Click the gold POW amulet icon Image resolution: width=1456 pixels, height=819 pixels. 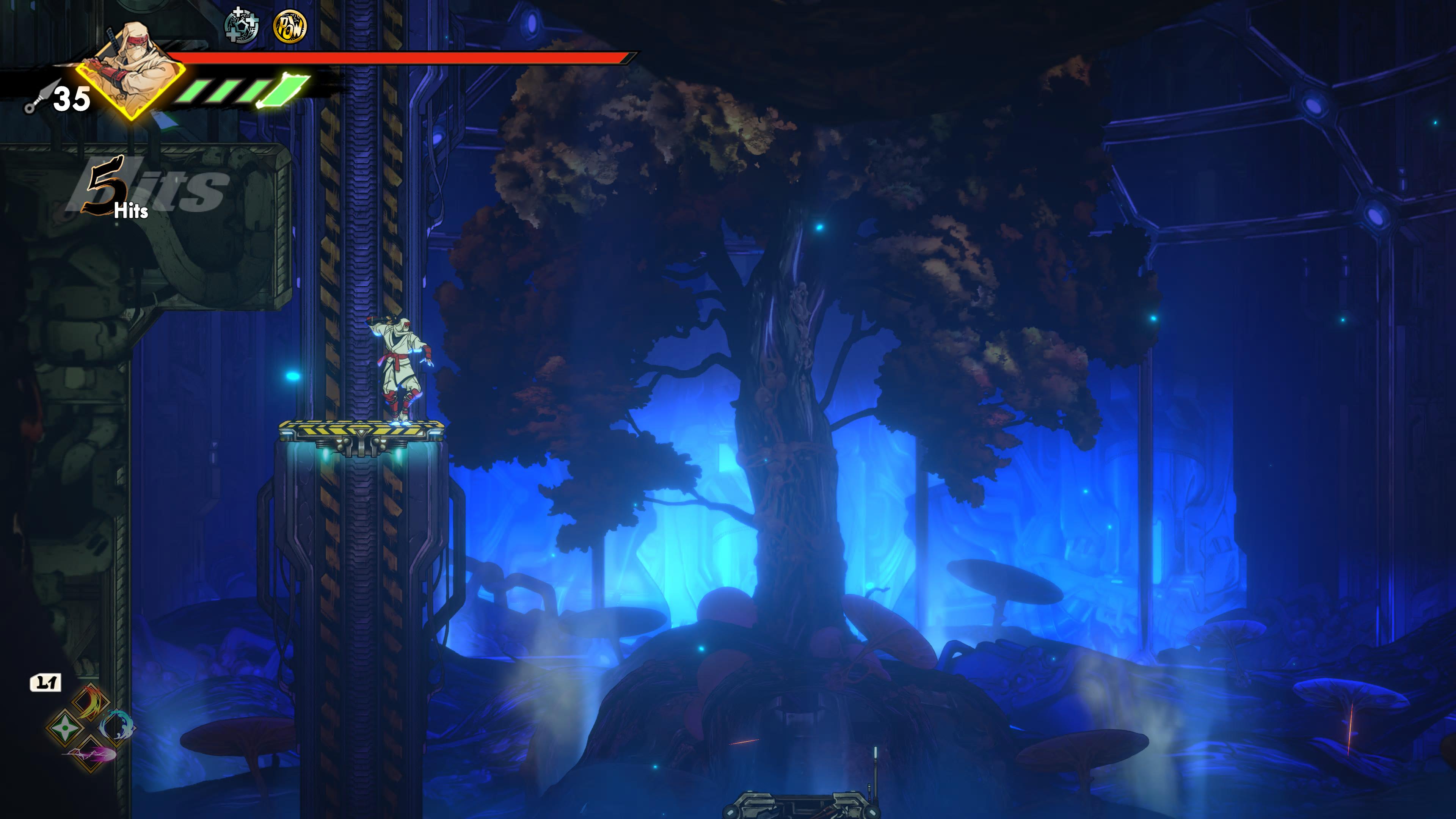pos(290,27)
